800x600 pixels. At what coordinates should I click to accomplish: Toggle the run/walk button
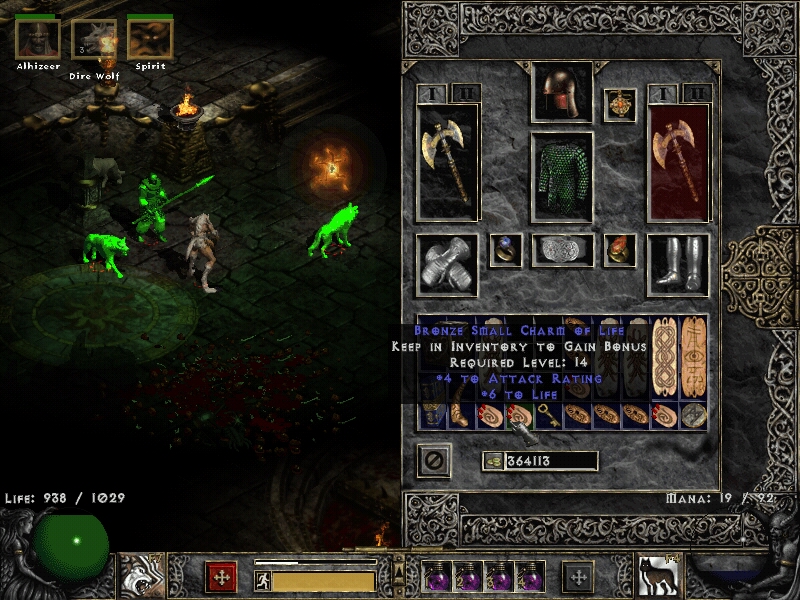261,579
